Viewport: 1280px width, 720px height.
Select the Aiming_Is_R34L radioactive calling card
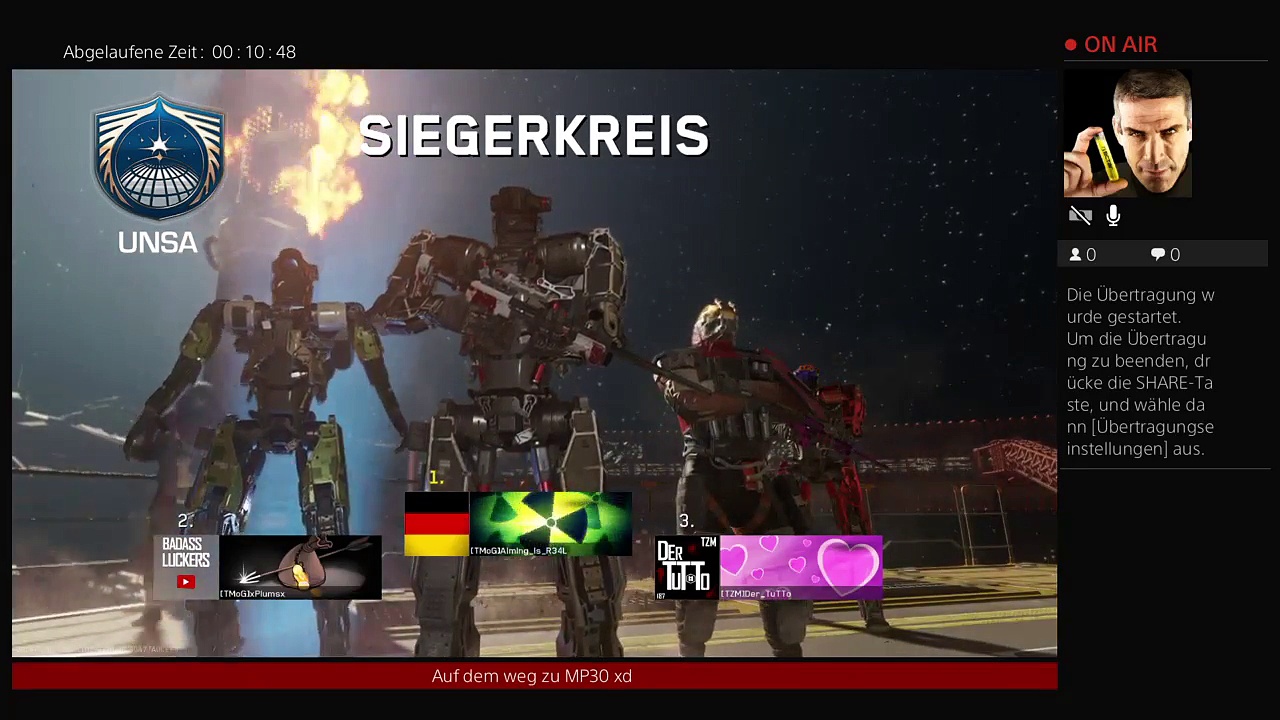coord(550,523)
